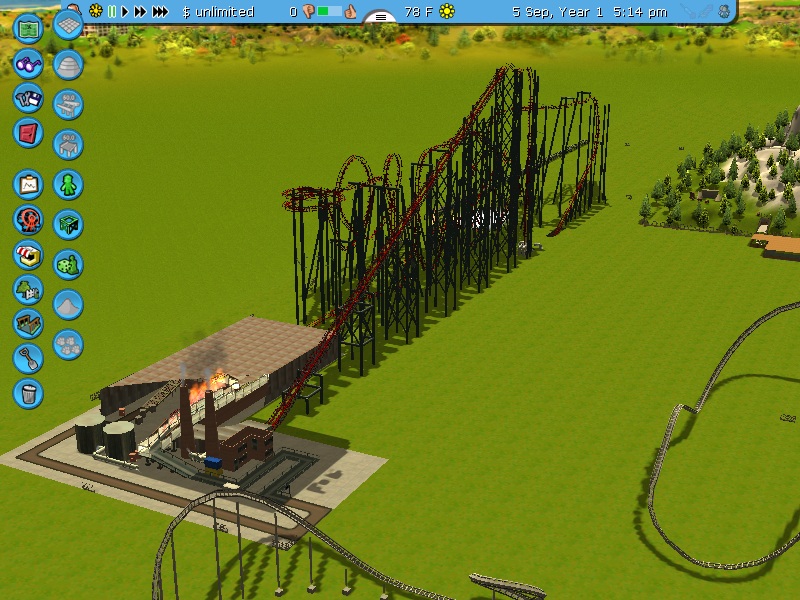Set game speed to normal play

125,12
